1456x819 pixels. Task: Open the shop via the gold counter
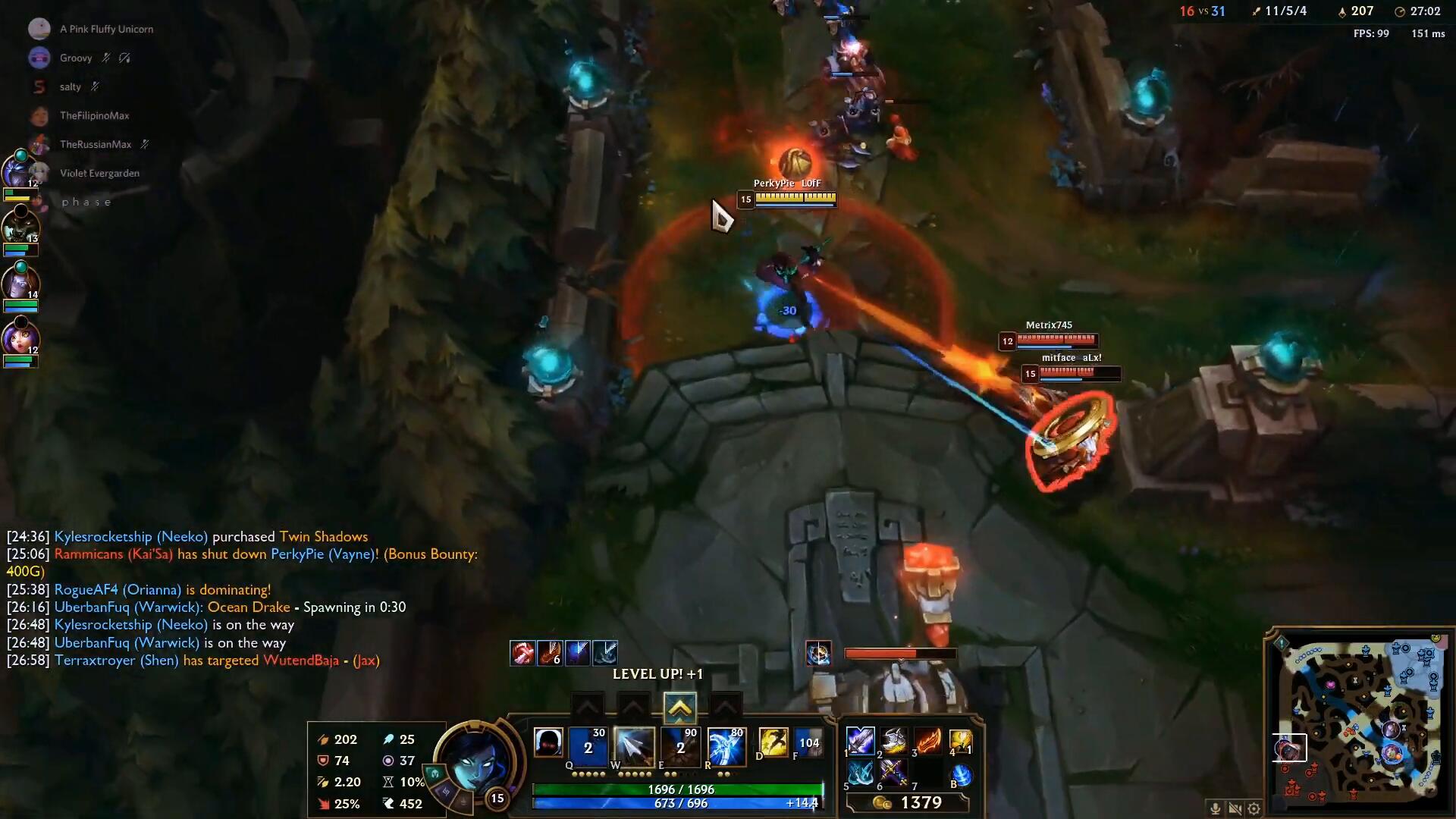(908, 803)
